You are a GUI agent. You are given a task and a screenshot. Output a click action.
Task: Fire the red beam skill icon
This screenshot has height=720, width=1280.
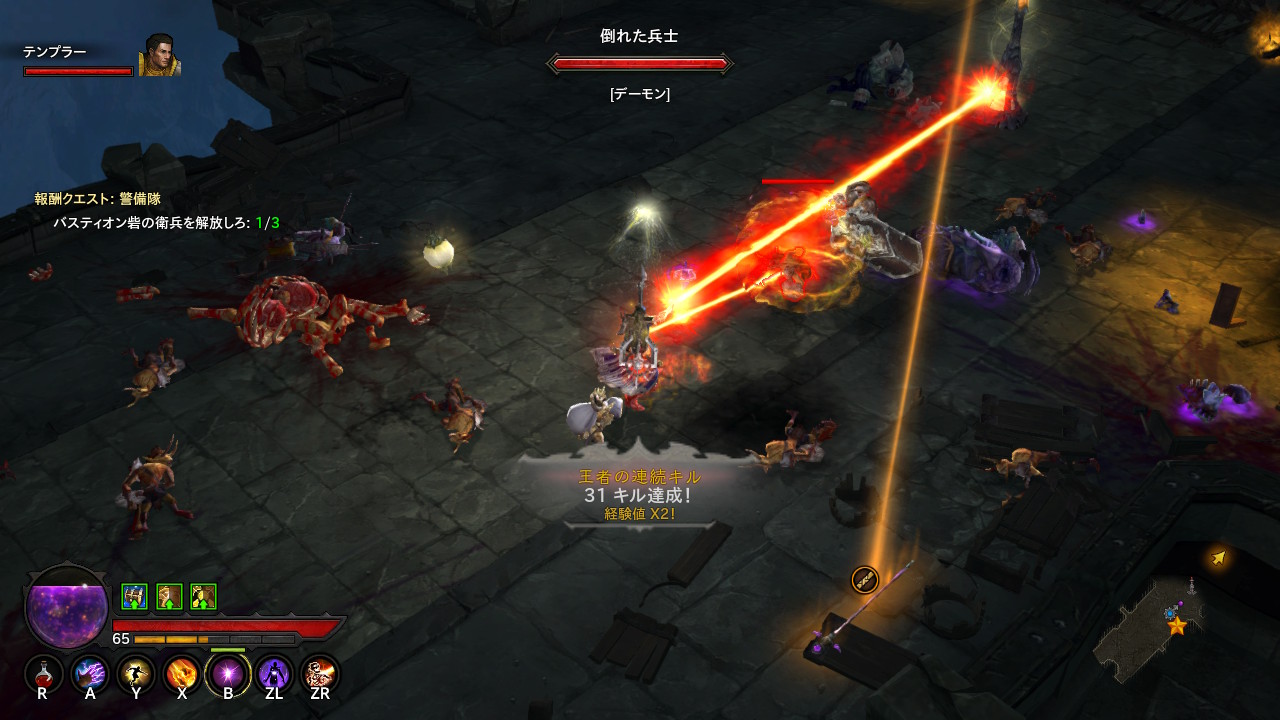pyautogui.click(x=320, y=673)
